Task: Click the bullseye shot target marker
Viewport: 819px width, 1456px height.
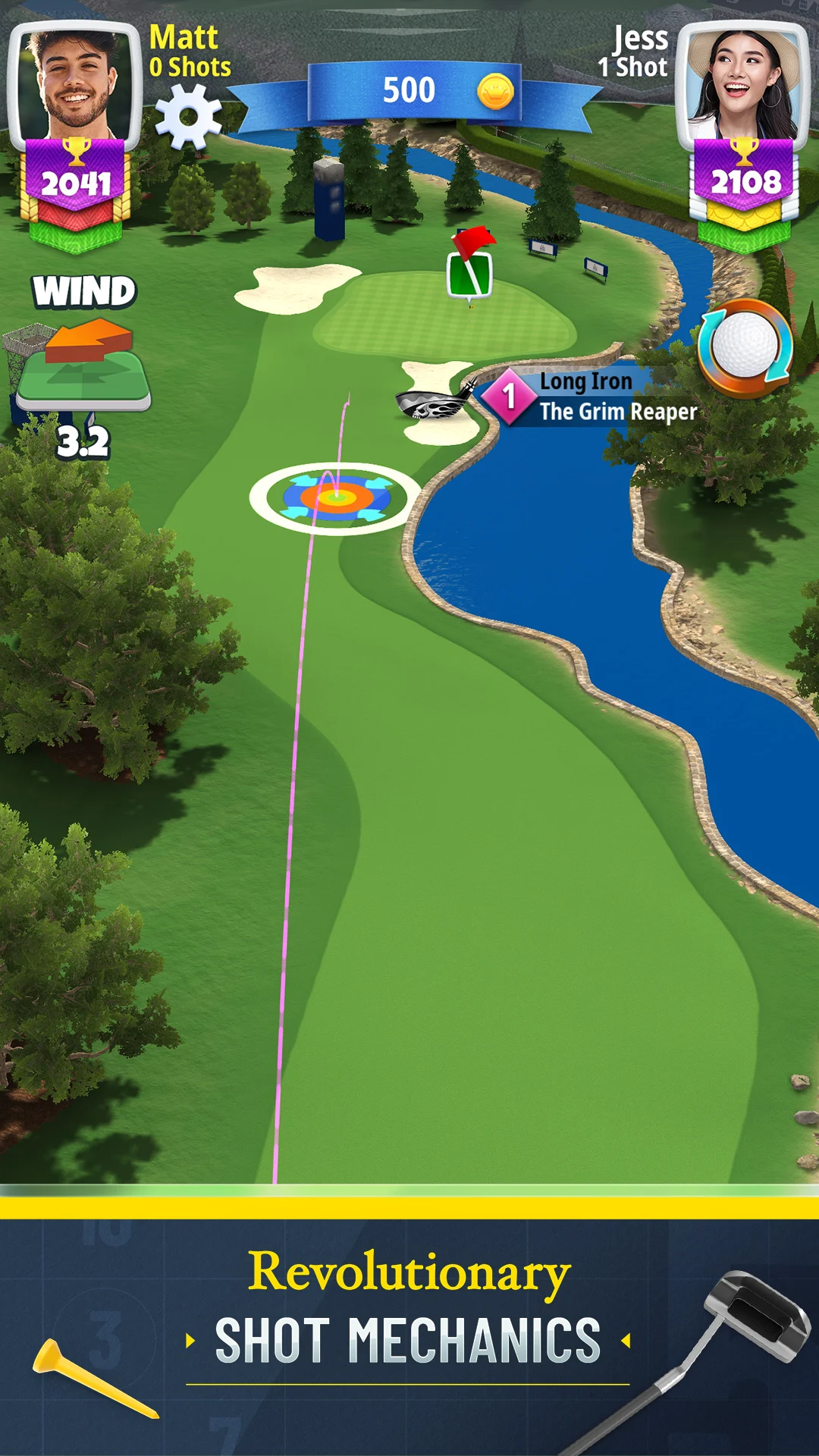Action: pyautogui.click(x=336, y=497)
